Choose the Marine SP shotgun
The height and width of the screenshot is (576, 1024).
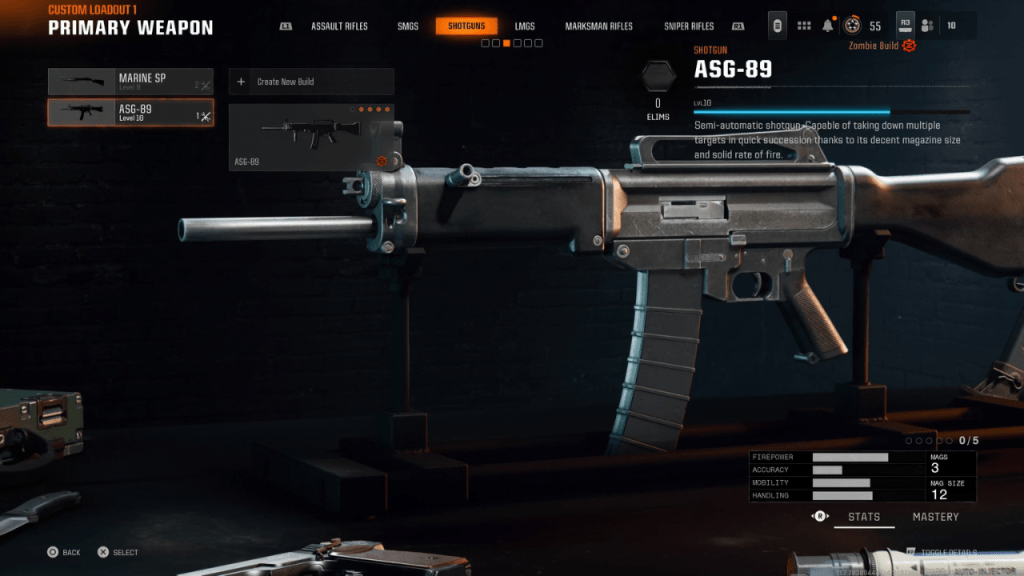coord(130,81)
